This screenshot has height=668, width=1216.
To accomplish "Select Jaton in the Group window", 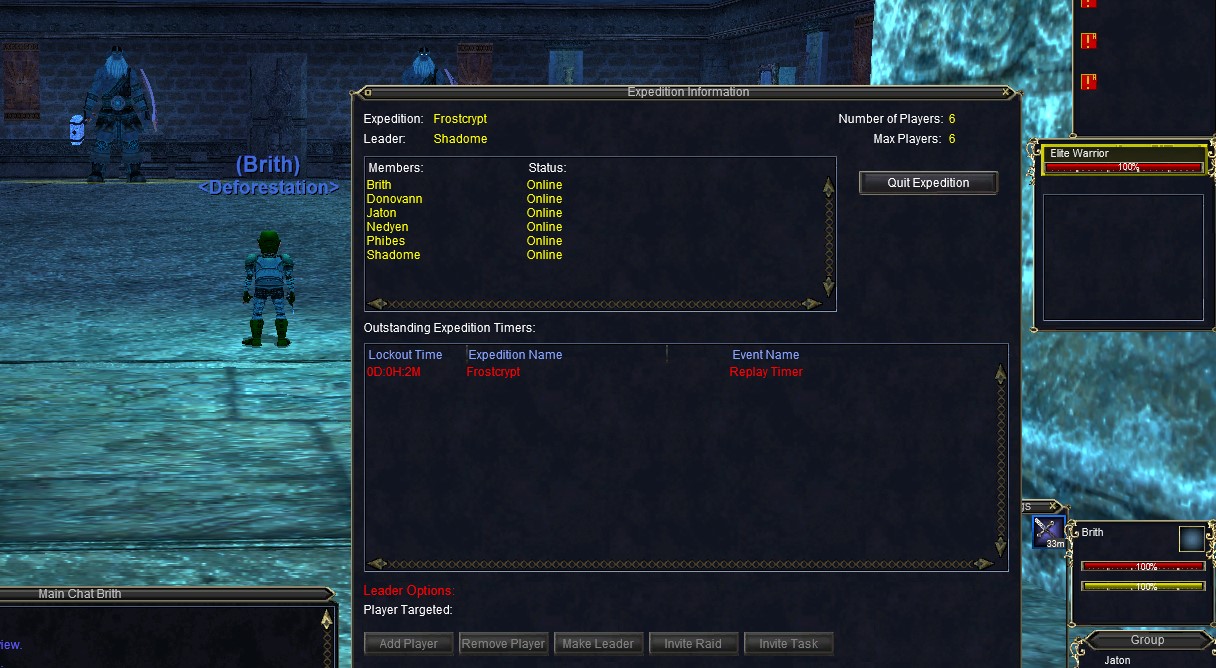I will point(1117,660).
